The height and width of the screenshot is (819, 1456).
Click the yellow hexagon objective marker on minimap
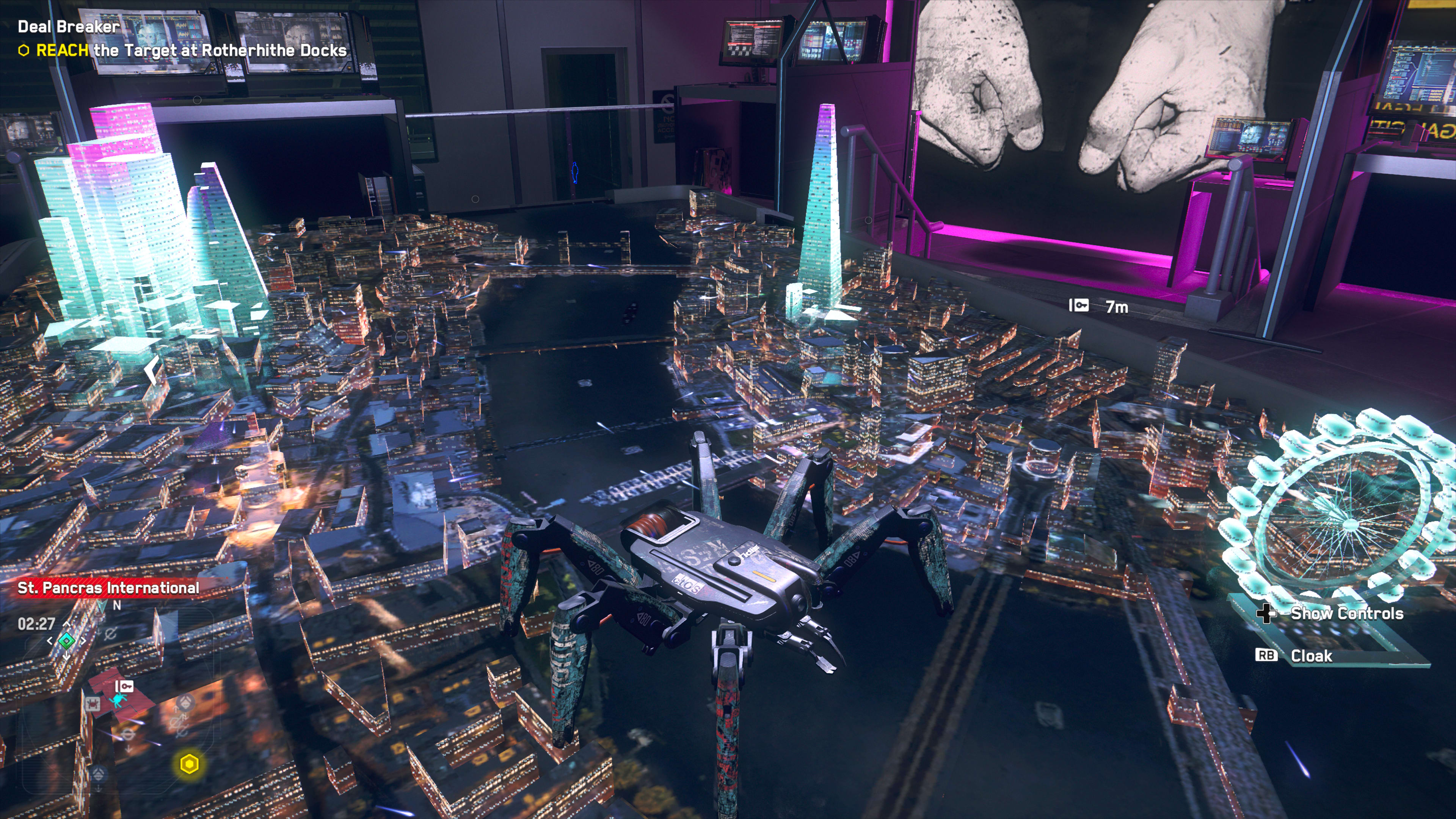point(189,764)
